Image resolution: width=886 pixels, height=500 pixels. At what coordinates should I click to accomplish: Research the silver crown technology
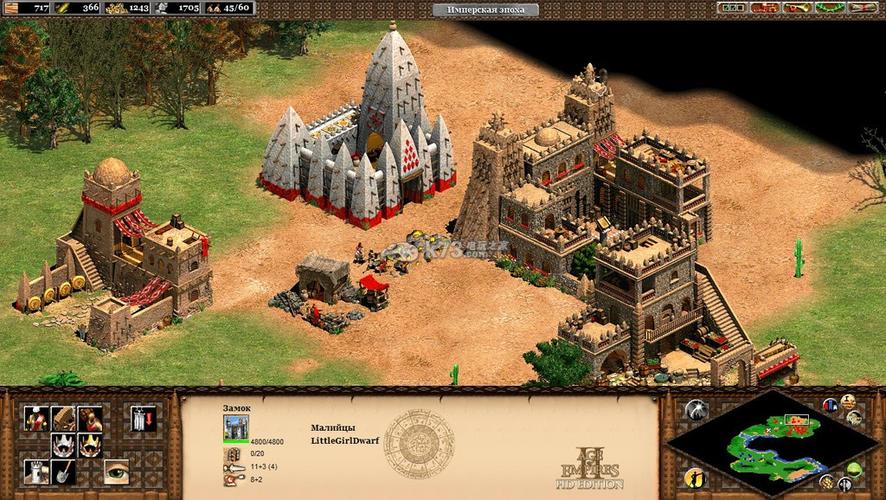[x=63, y=445]
